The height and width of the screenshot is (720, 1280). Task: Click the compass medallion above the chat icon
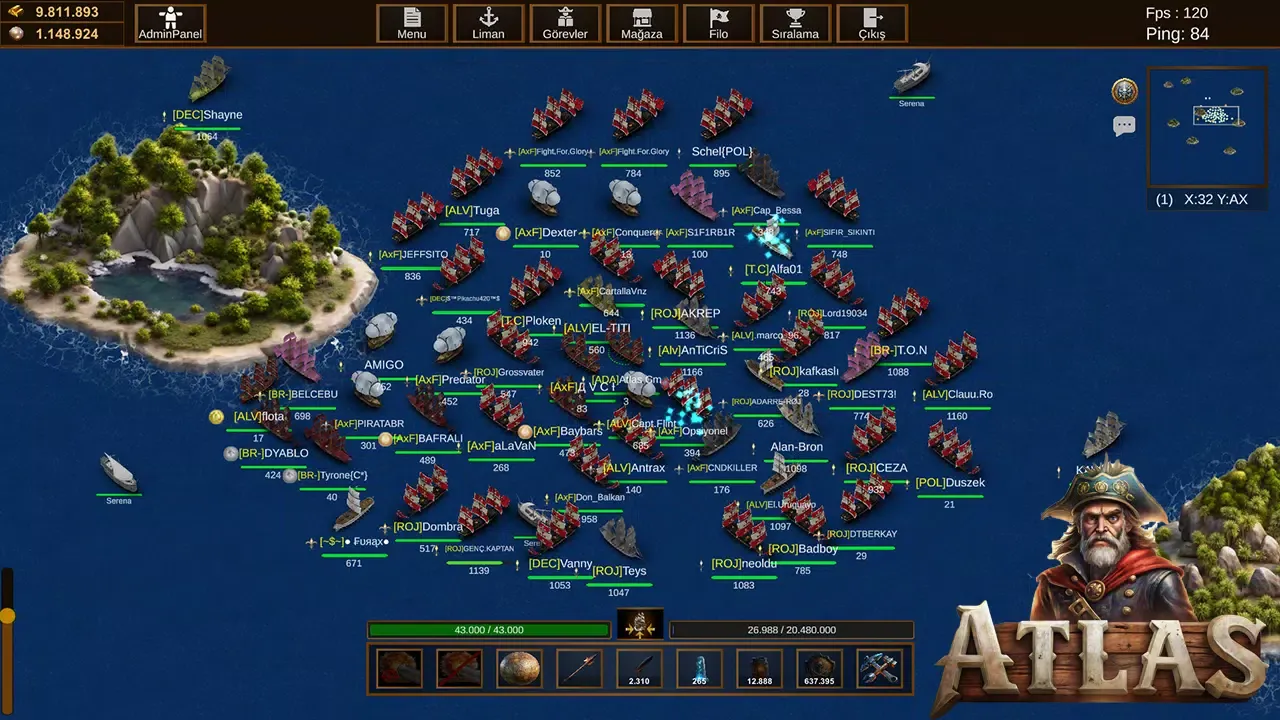coord(1124,90)
